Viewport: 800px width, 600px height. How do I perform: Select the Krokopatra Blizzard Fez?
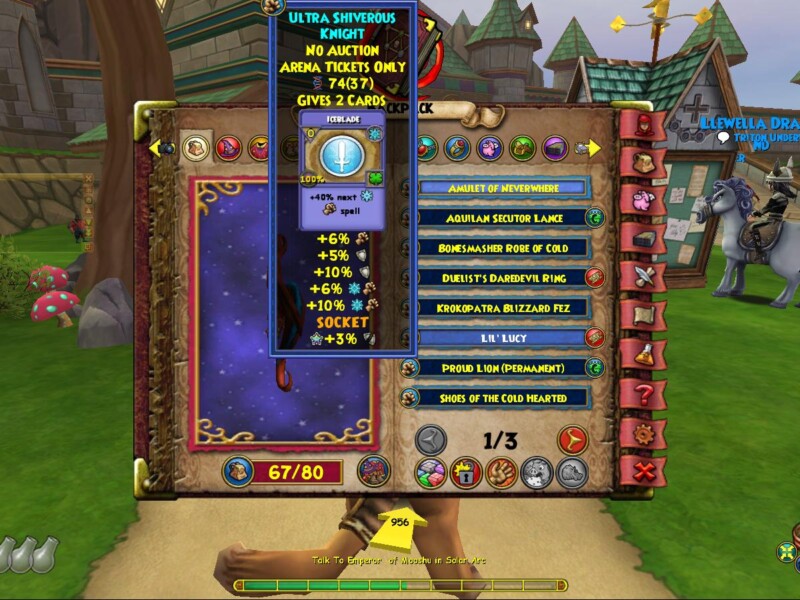point(504,308)
